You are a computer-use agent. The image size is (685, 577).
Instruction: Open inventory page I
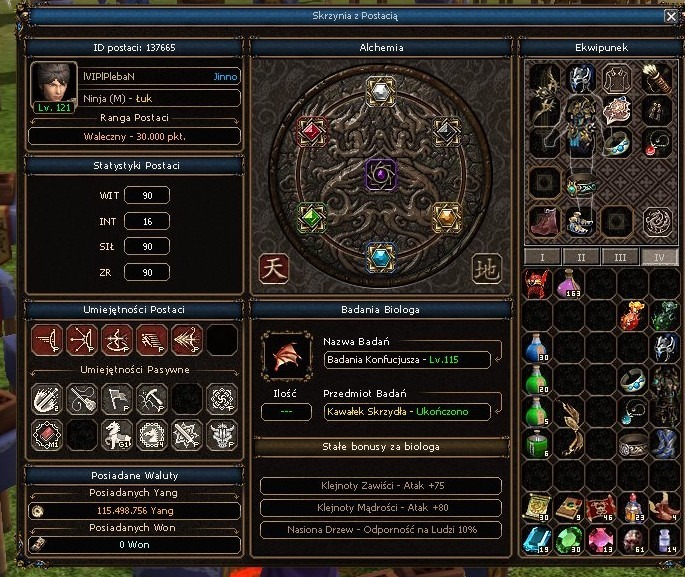tap(542, 257)
